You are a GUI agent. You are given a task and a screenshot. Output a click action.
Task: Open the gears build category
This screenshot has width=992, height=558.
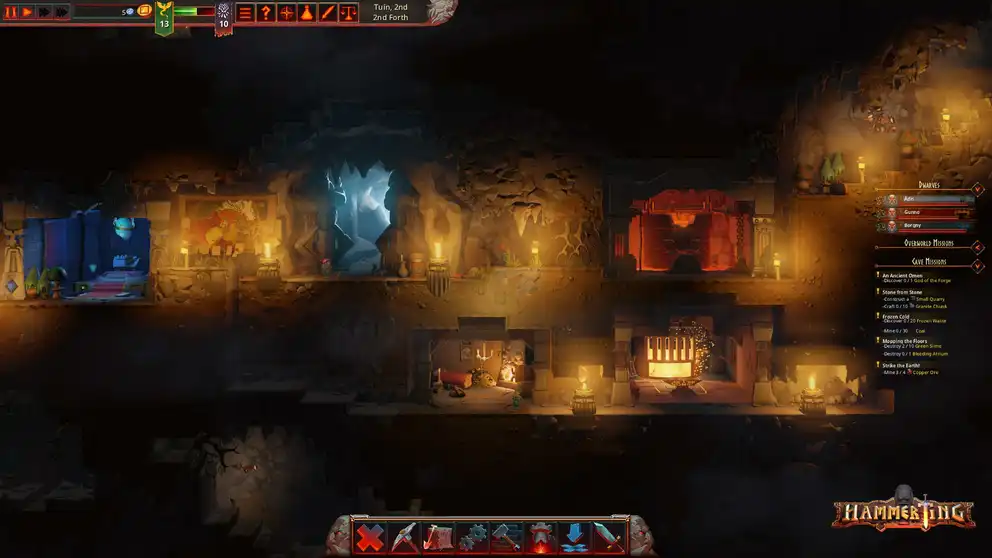(472, 537)
